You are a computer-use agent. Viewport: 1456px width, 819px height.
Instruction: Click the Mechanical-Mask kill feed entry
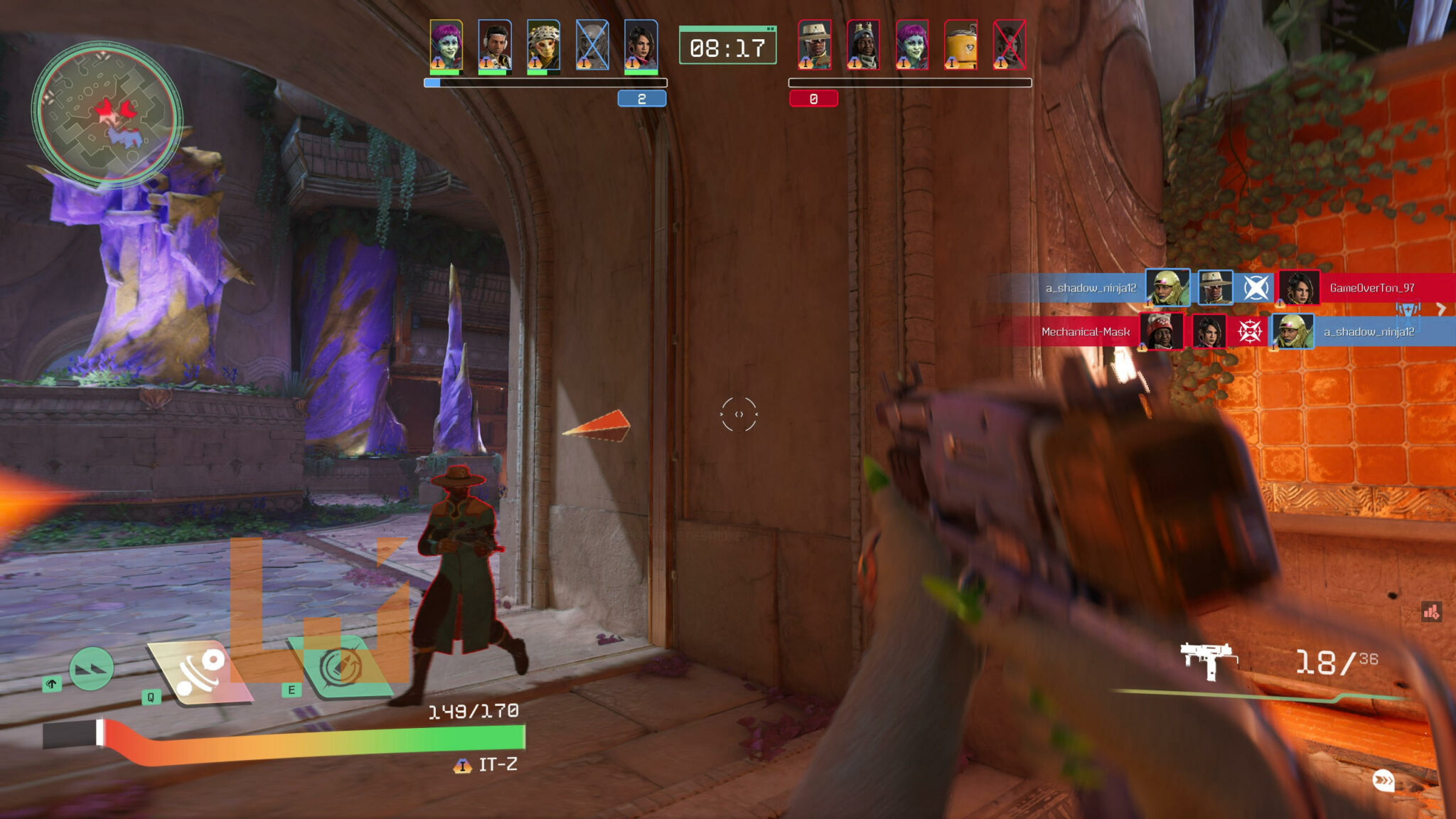coord(1085,332)
